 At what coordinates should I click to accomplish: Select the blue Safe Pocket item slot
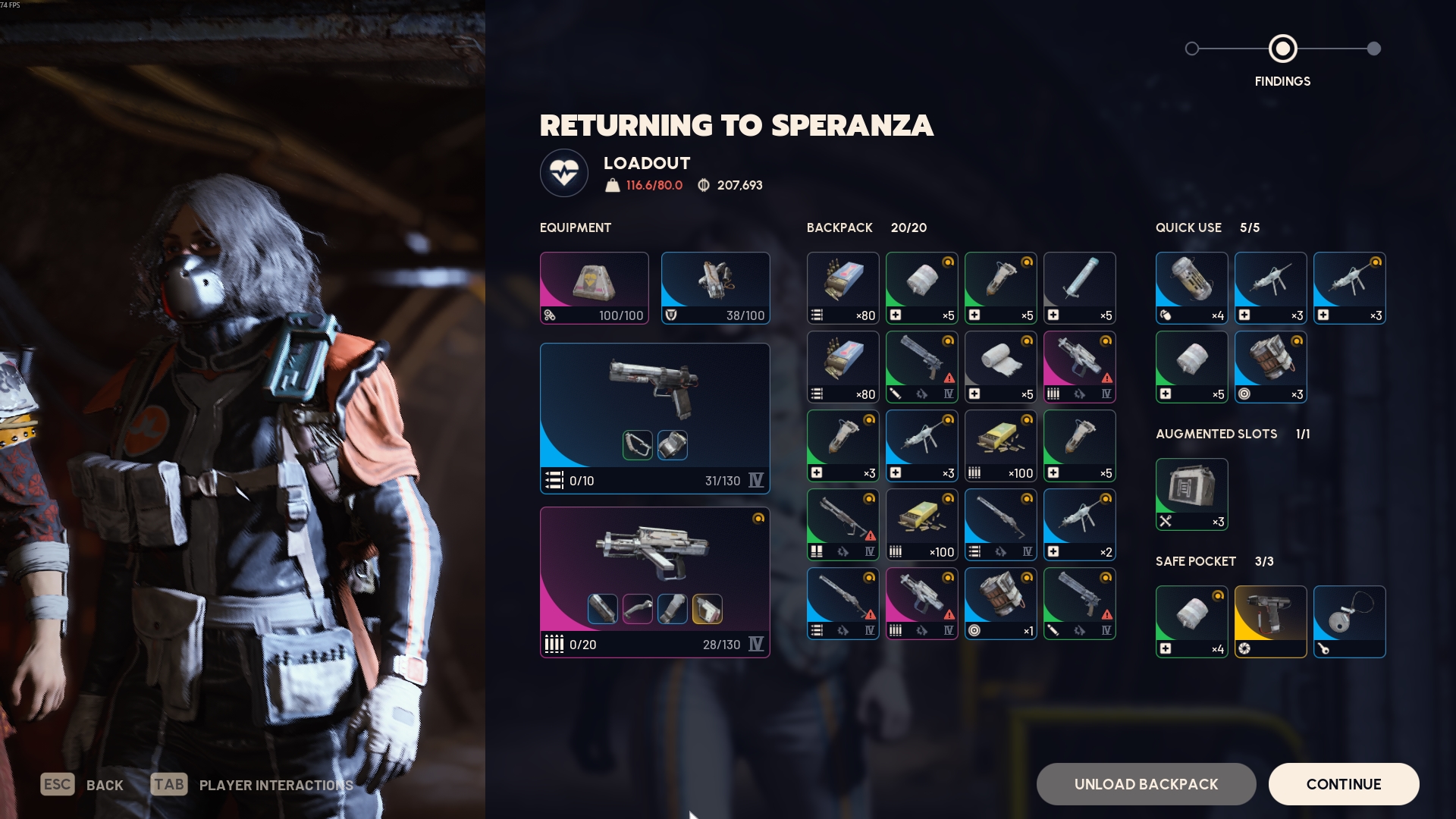(1349, 621)
